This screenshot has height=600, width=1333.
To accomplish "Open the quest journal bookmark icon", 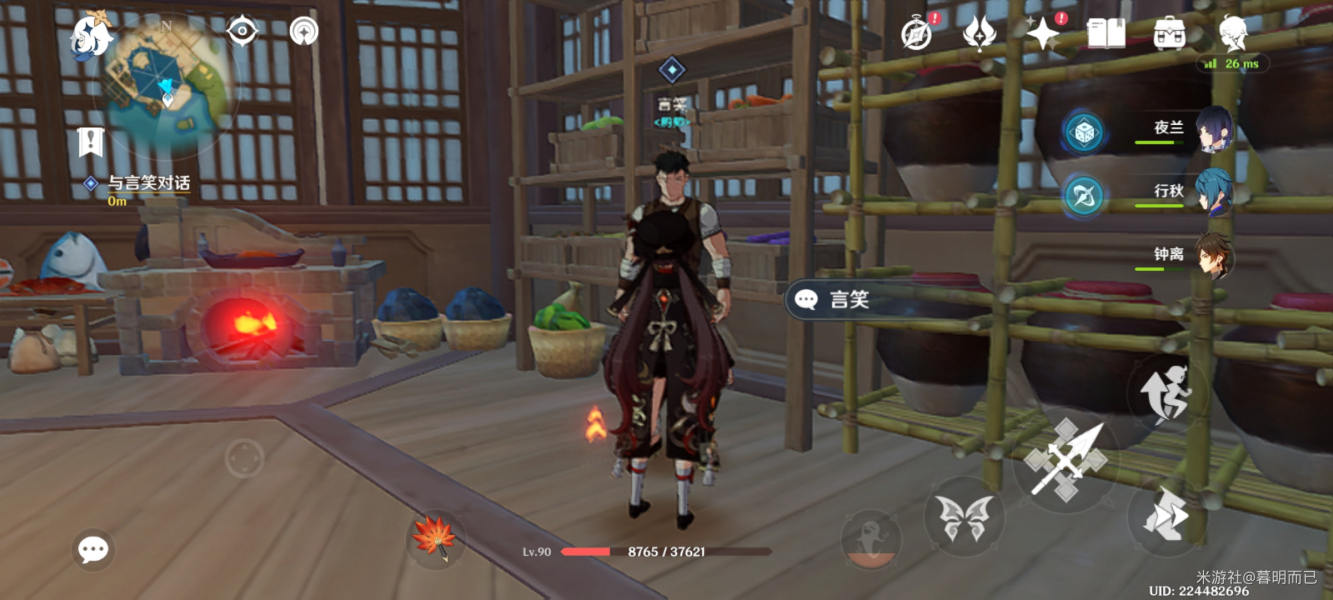I will pos(92,142).
